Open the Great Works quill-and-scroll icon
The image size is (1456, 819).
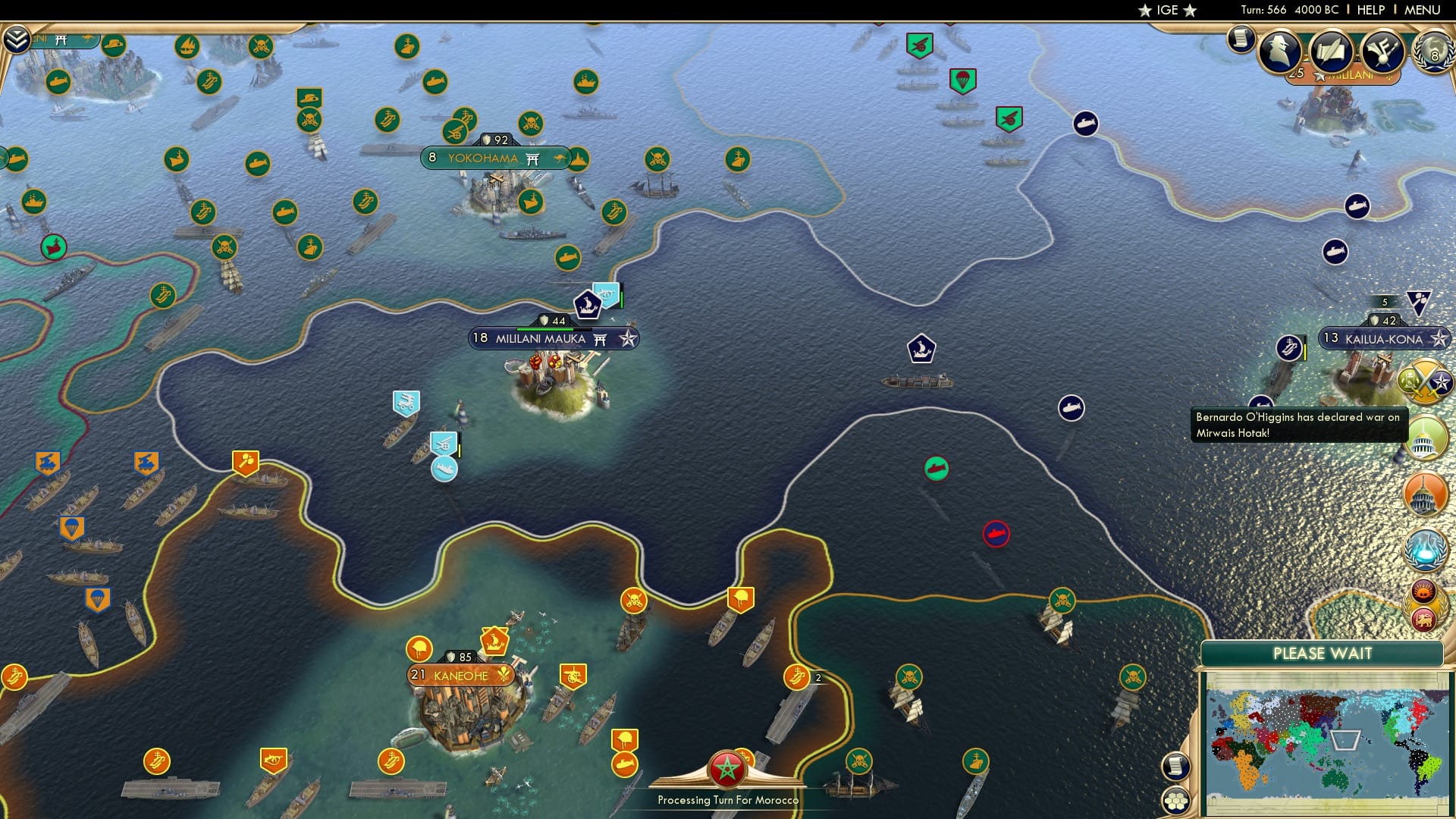[x=1332, y=51]
